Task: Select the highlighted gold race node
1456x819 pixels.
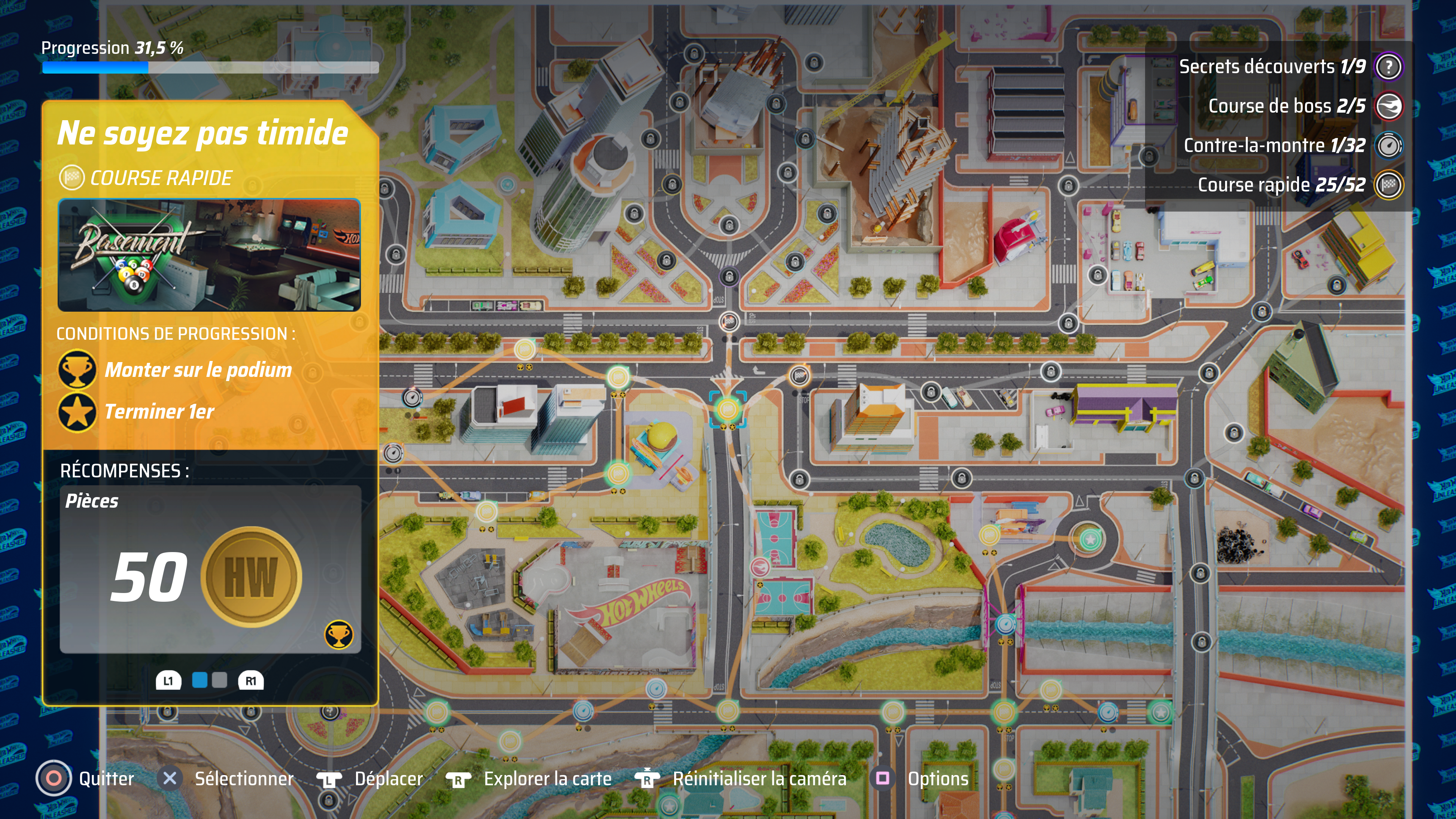Action: pos(728,409)
